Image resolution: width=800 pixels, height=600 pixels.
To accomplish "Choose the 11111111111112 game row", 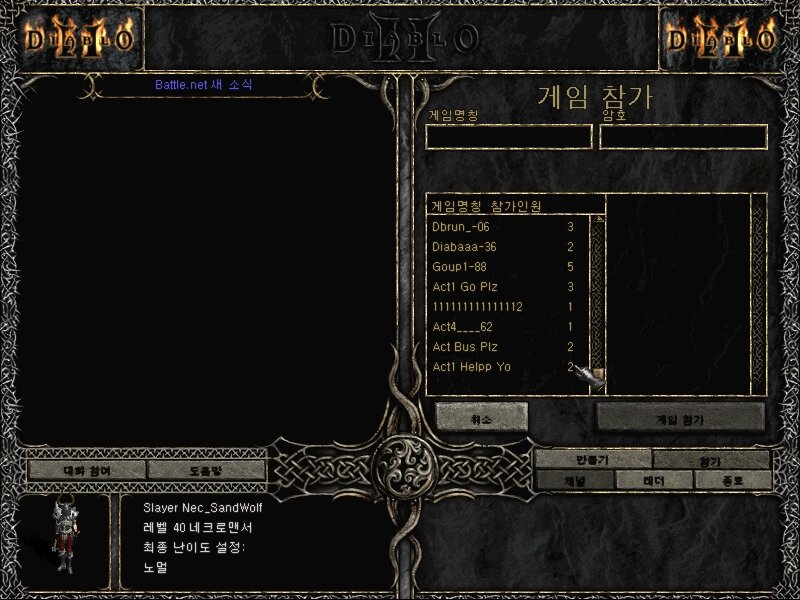I will pyautogui.click(x=500, y=307).
